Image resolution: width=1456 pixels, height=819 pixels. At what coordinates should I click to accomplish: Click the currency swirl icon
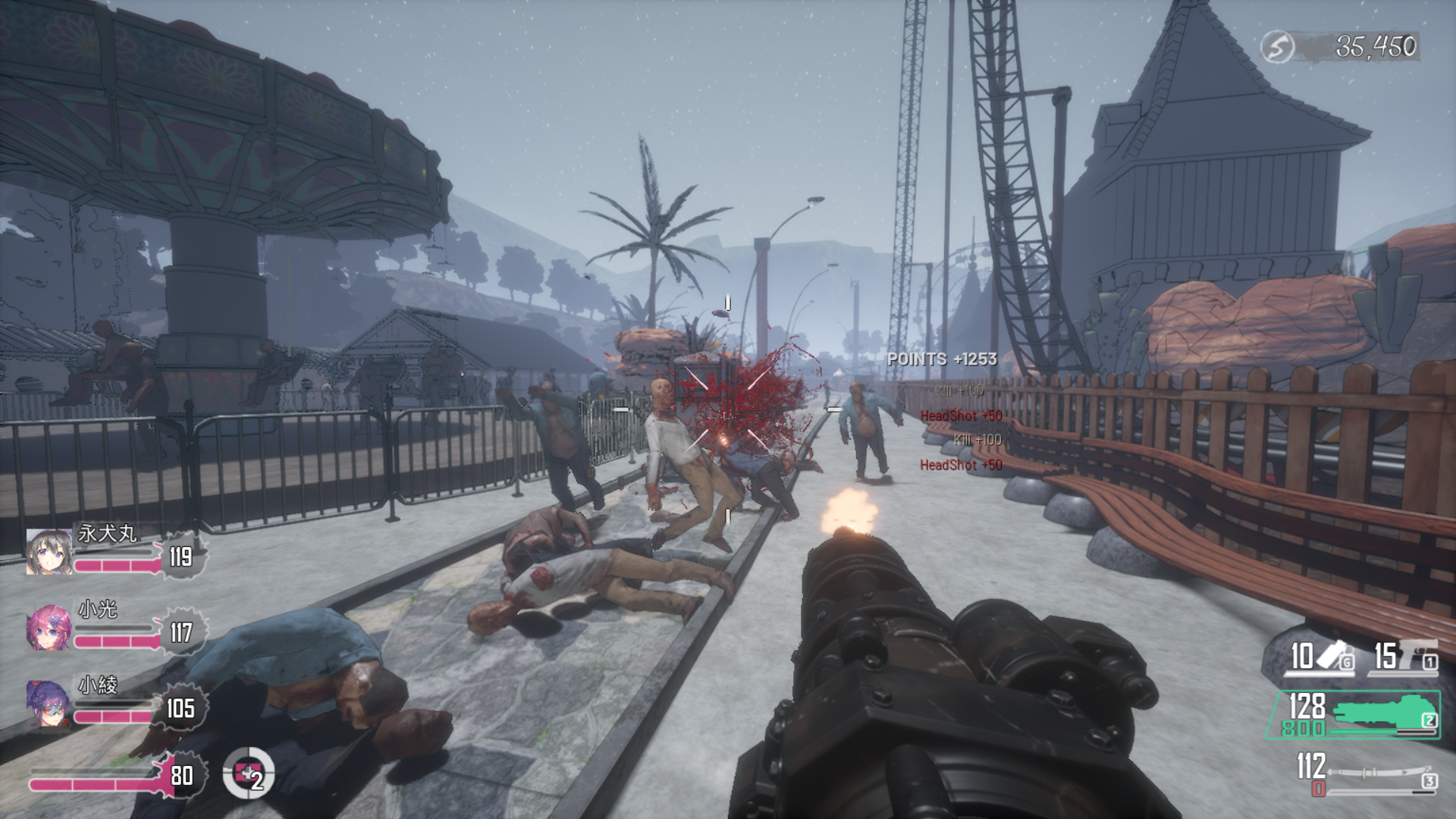[1278, 48]
